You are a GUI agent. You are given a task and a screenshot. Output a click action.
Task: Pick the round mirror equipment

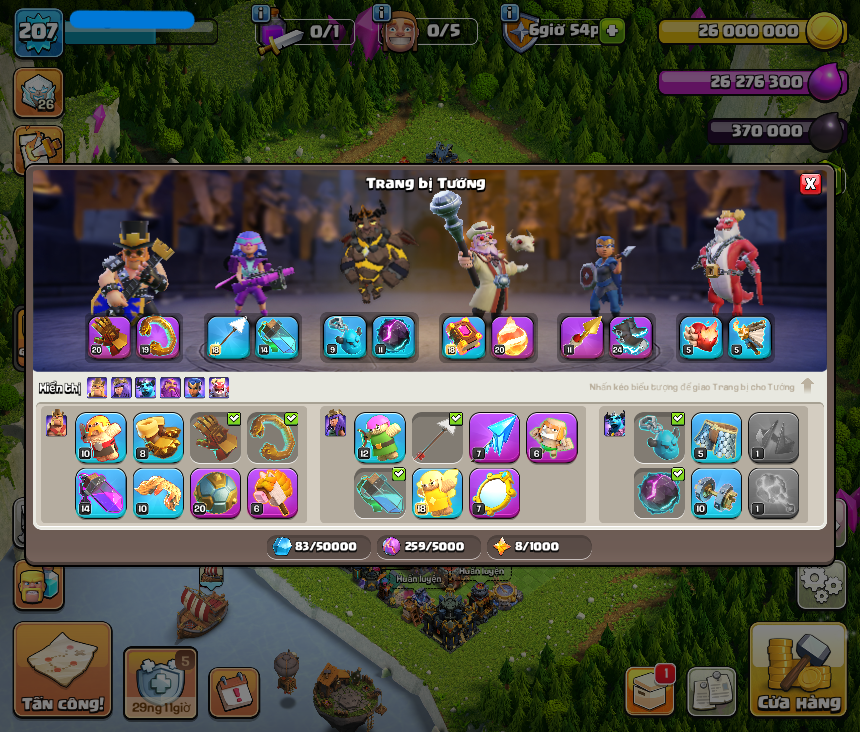pos(494,494)
